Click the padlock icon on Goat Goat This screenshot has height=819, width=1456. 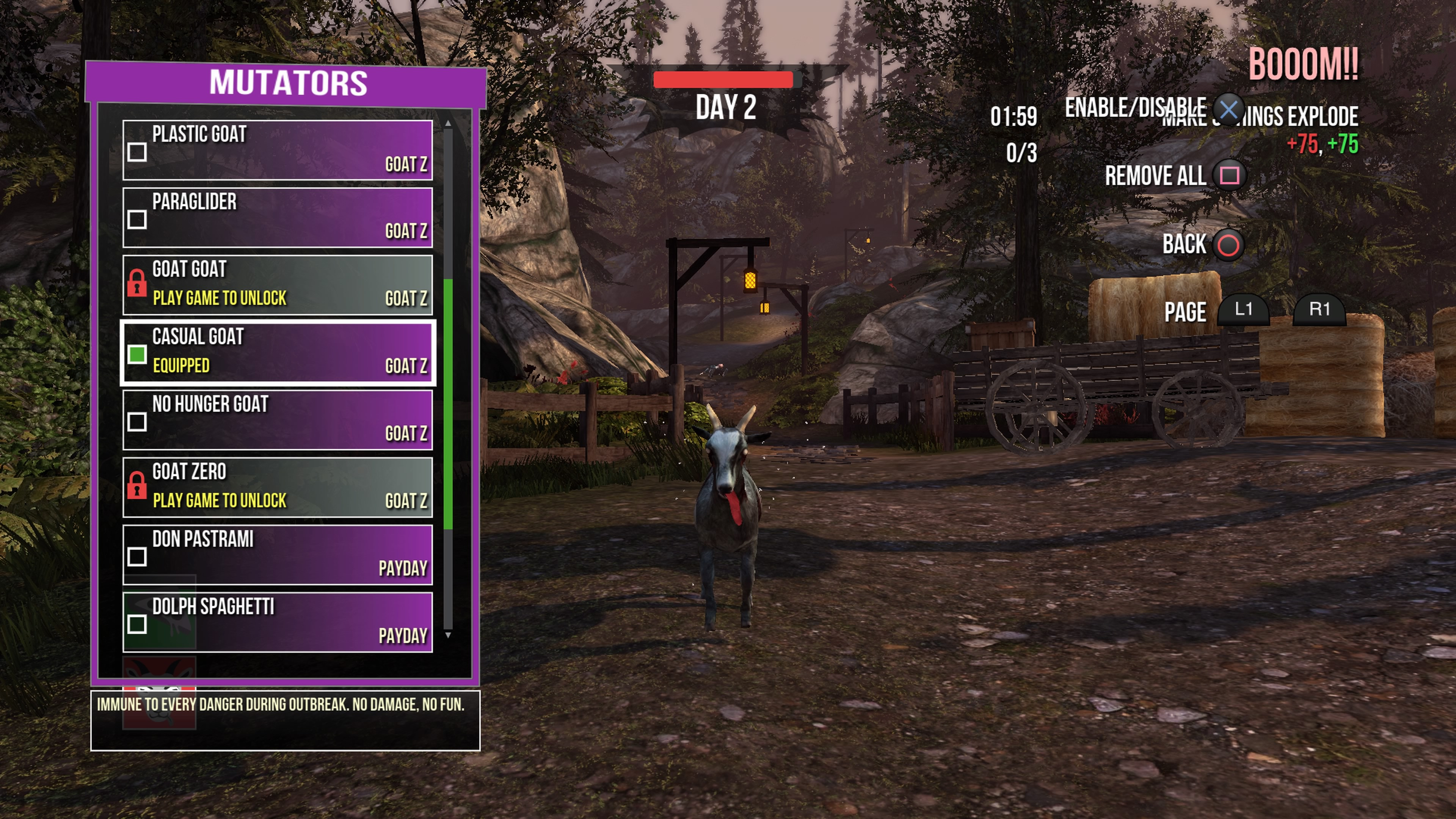[x=137, y=284]
